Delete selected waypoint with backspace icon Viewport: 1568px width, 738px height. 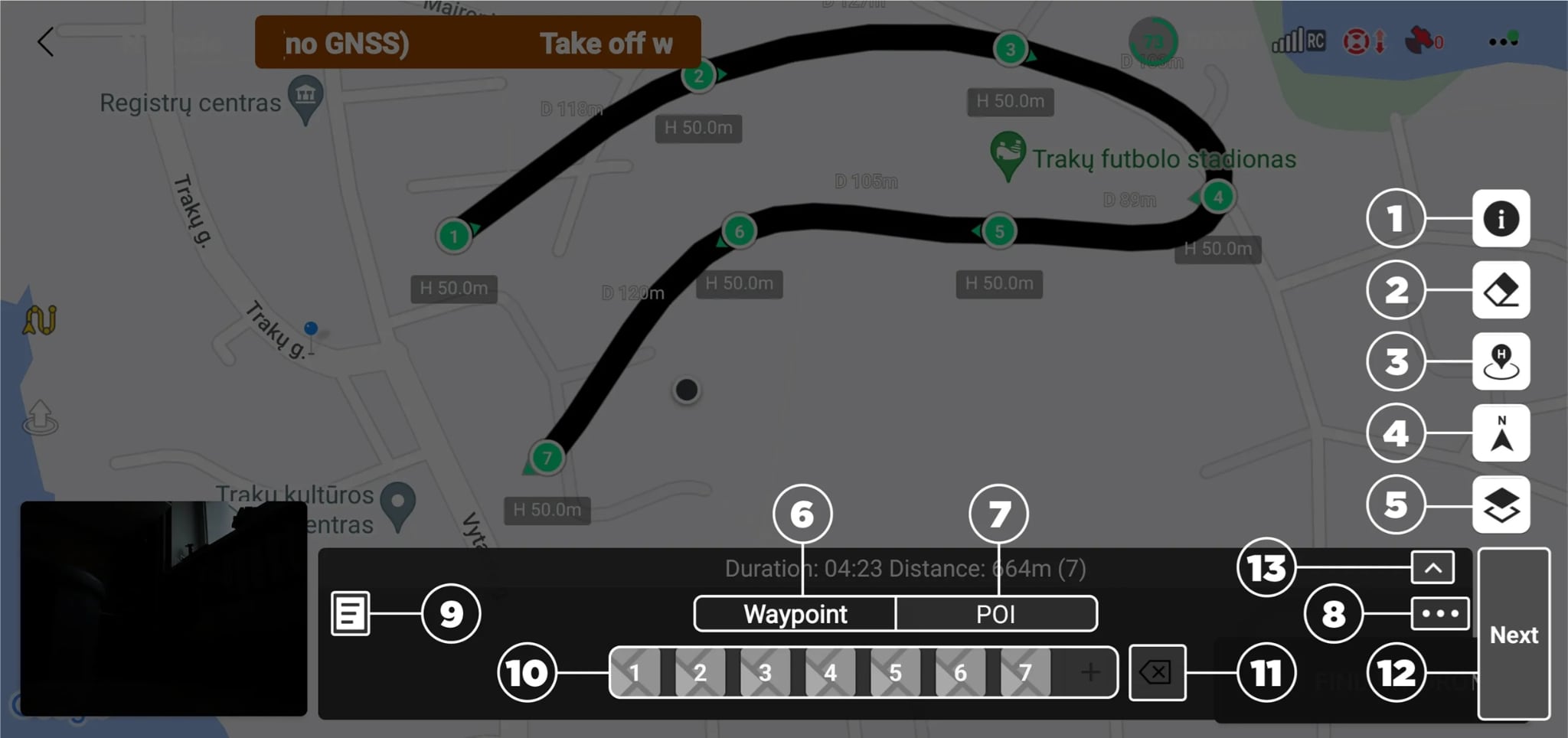tap(1157, 673)
